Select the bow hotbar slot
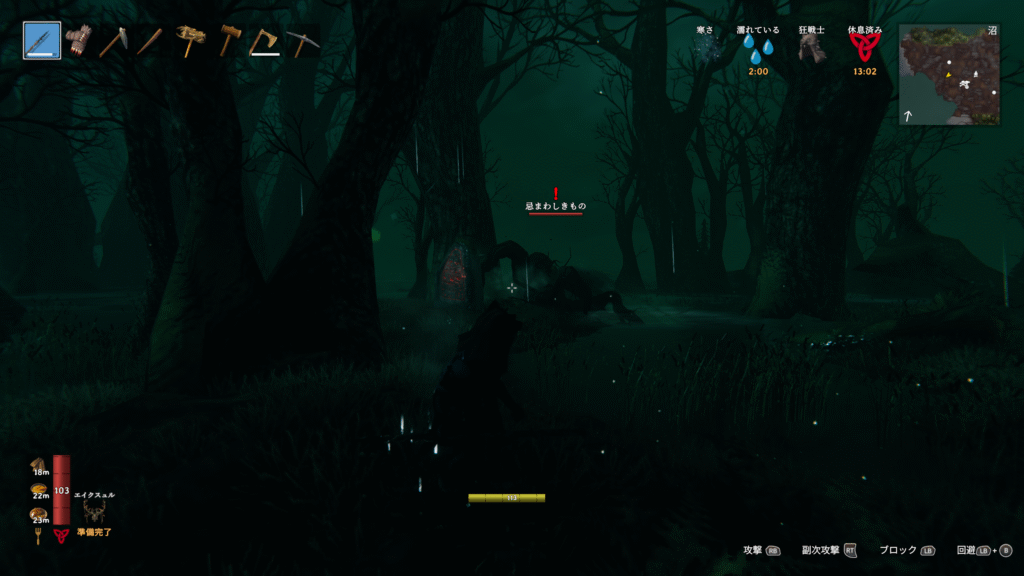The image size is (1024, 576). pos(42,41)
